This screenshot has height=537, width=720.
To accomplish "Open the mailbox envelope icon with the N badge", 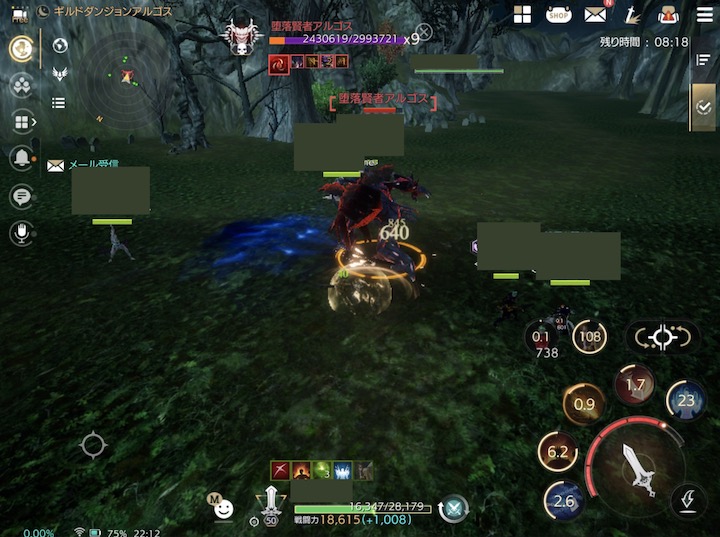I will click(x=596, y=14).
